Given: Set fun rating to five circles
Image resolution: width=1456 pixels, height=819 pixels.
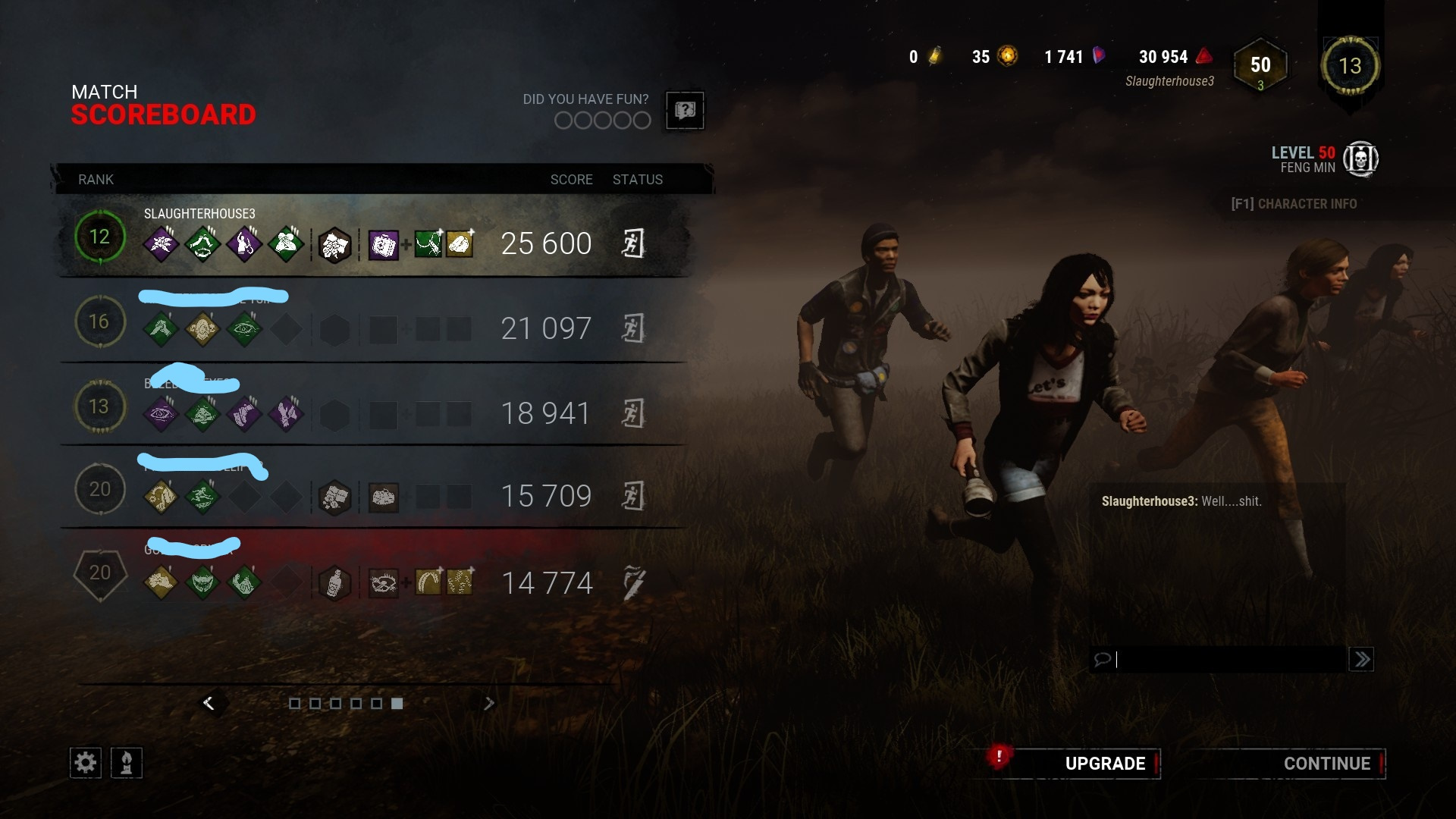Looking at the screenshot, I should pyautogui.click(x=641, y=120).
